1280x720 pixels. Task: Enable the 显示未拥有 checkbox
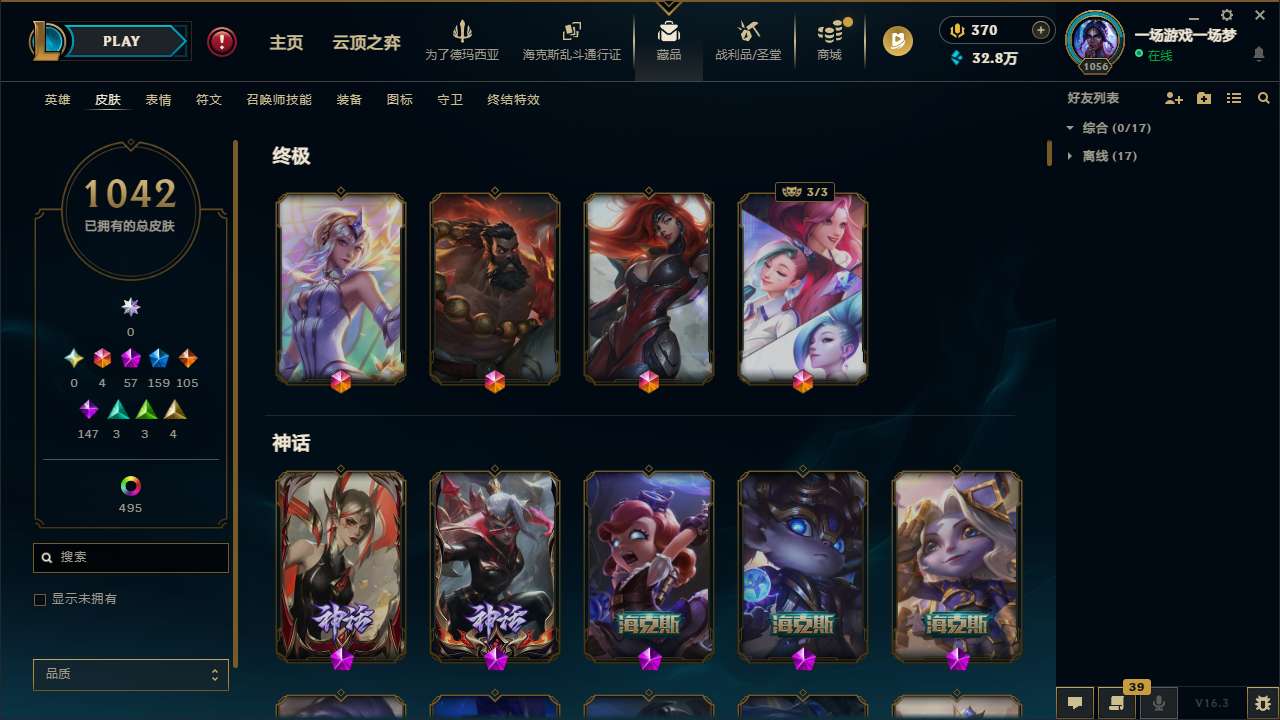tap(40, 599)
